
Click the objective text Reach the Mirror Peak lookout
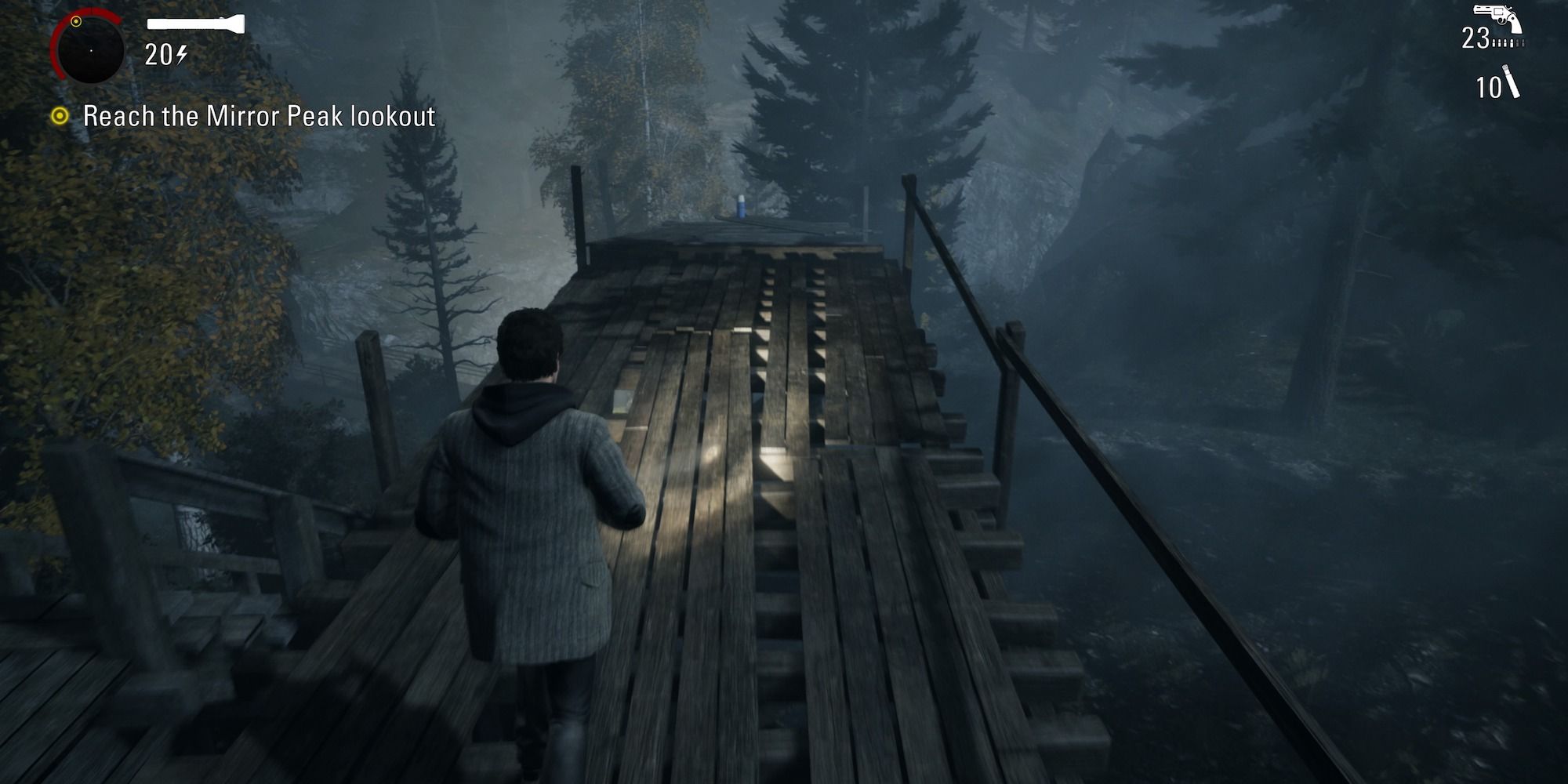[x=259, y=116]
